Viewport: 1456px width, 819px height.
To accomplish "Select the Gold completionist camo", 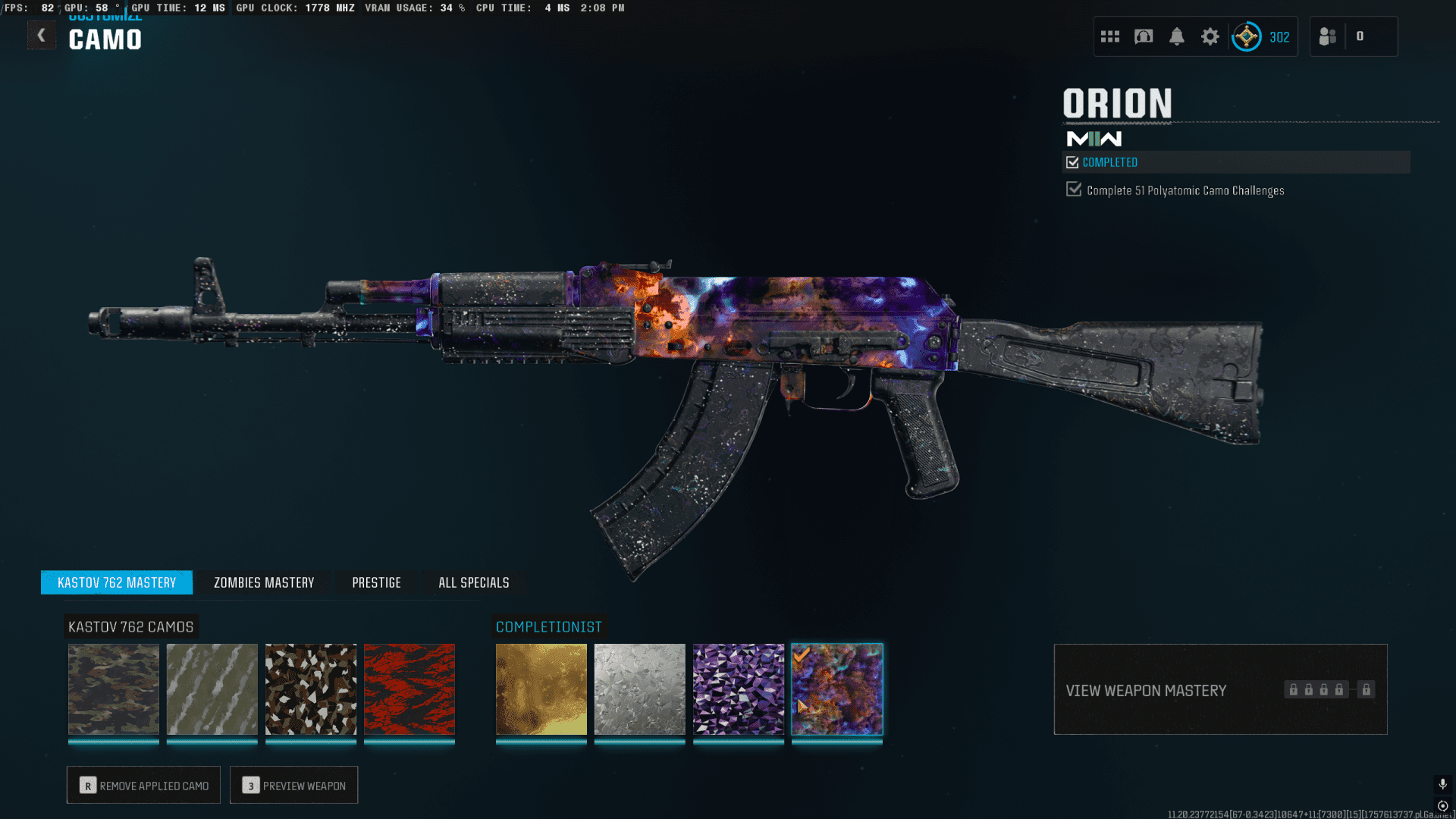I will (541, 689).
